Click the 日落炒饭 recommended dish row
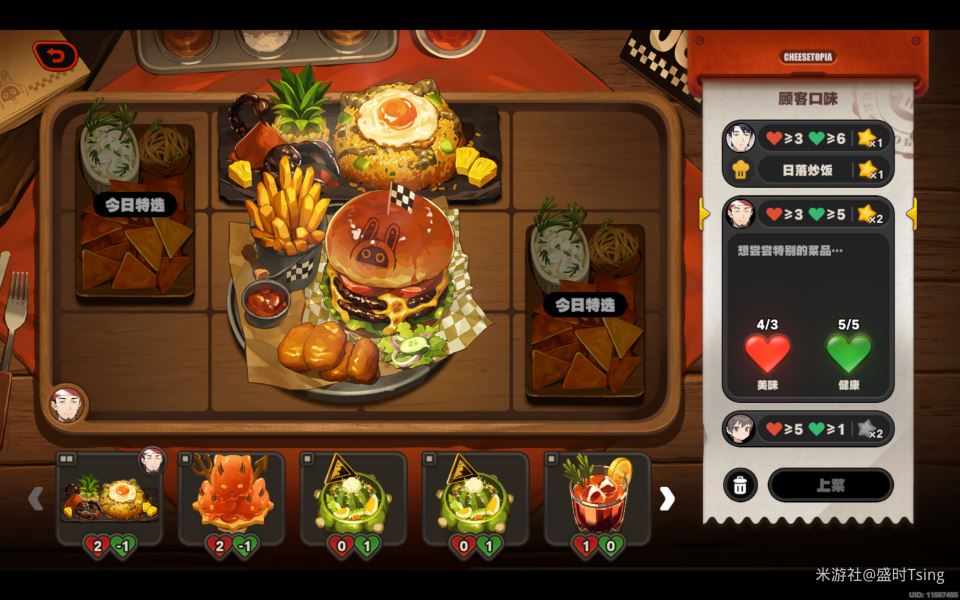The width and height of the screenshot is (960, 600). 806,170
